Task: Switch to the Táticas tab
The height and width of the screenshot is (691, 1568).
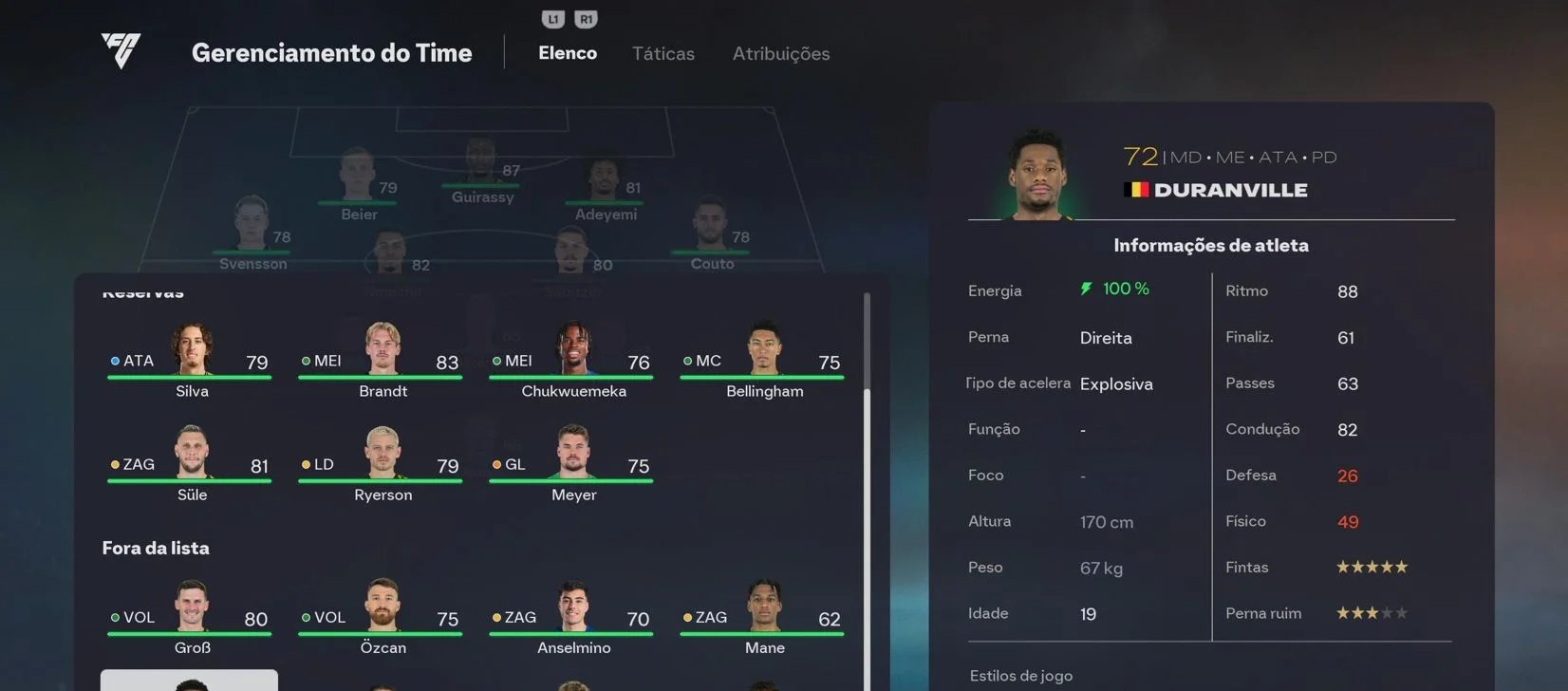Action: click(663, 53)
